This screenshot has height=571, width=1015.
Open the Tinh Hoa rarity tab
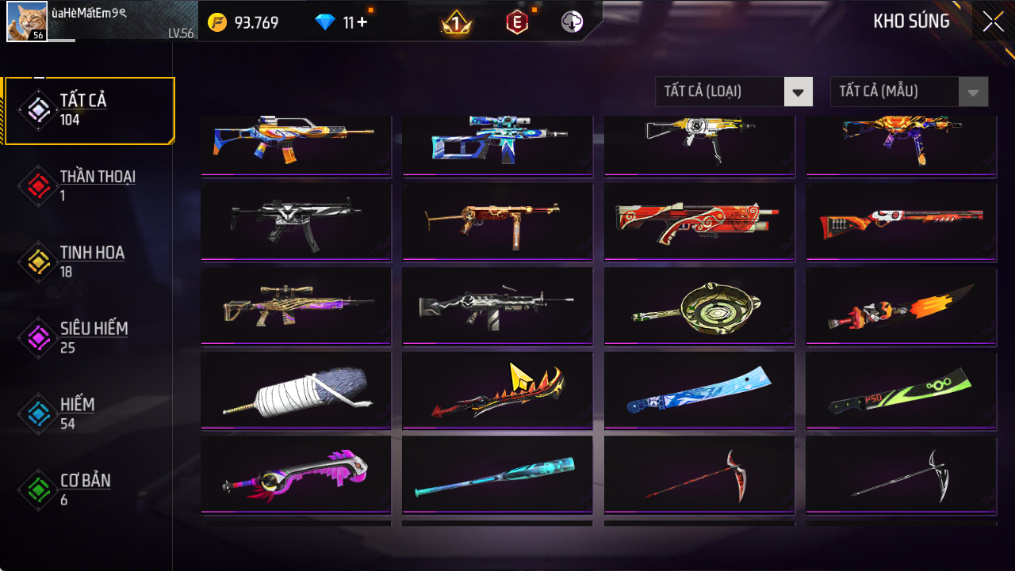(x=90, y=261)
